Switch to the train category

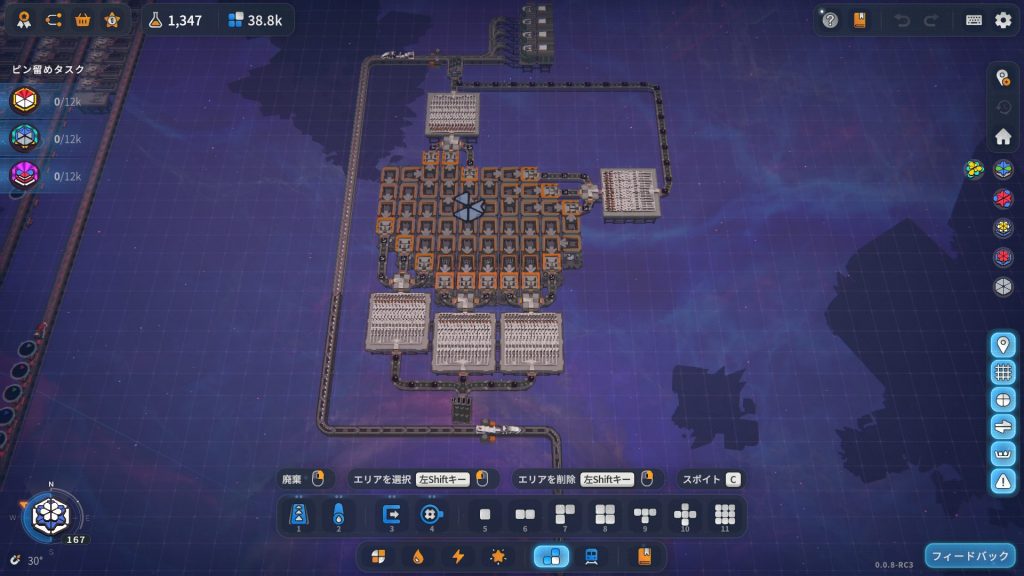[x=592, y=556]
